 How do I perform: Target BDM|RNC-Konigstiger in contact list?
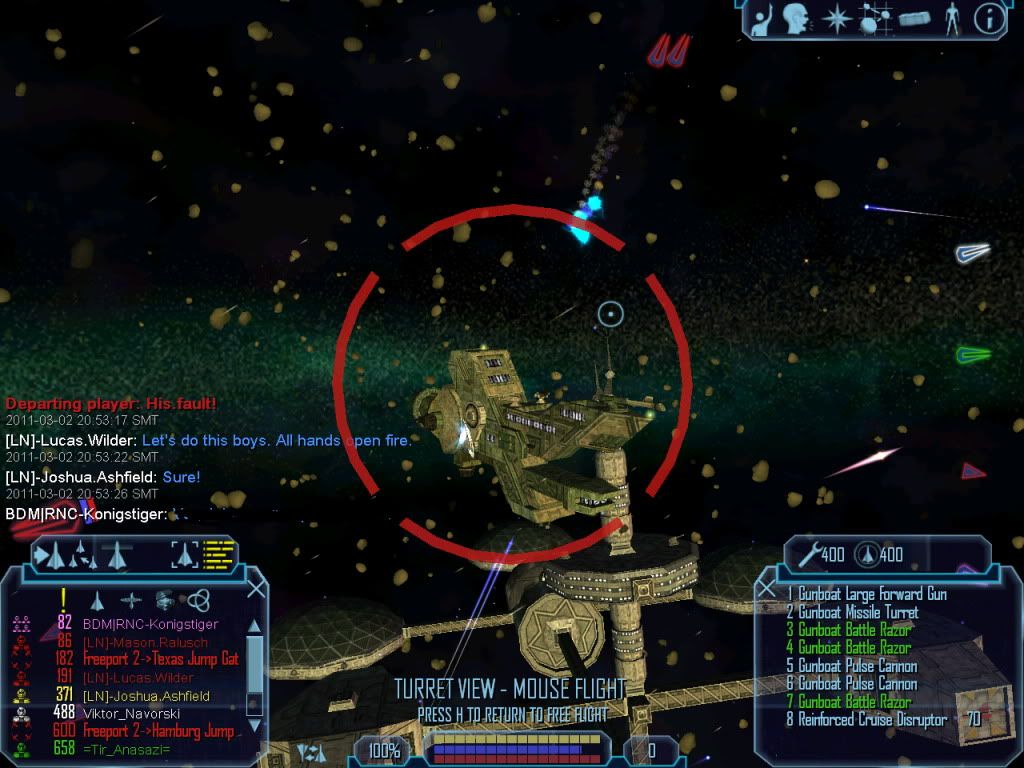coord(150,625)
